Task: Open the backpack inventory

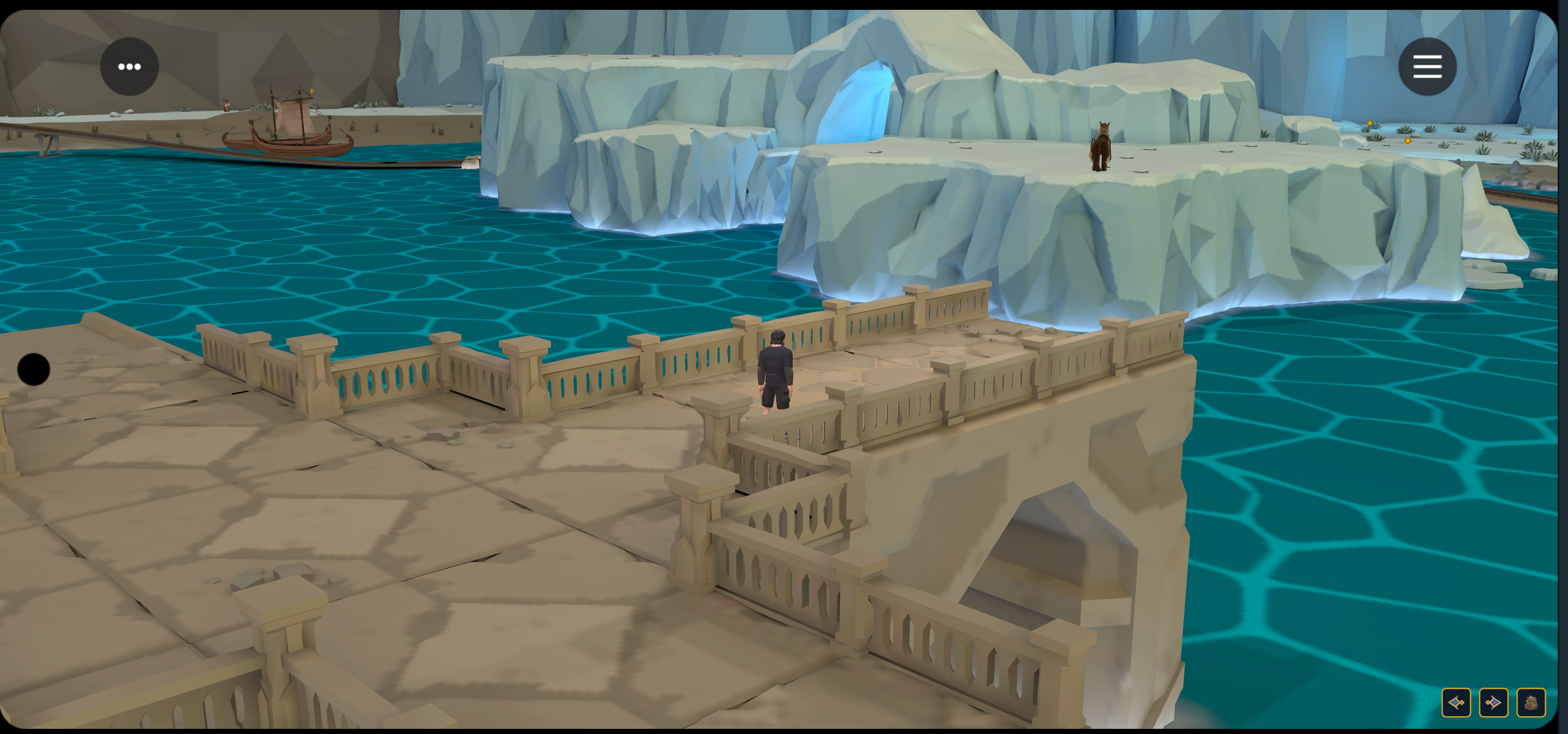Action: click(x=1531, y=703)
